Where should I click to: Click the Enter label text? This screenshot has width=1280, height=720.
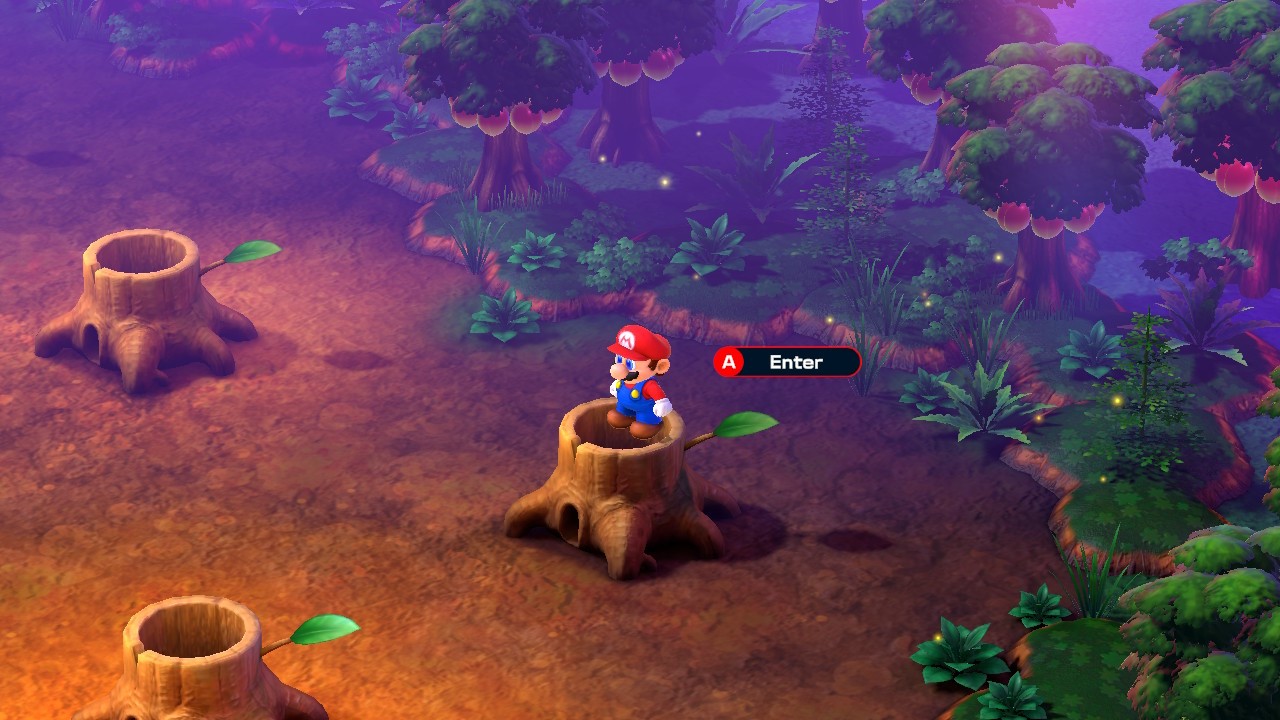(x=795, y=363)
